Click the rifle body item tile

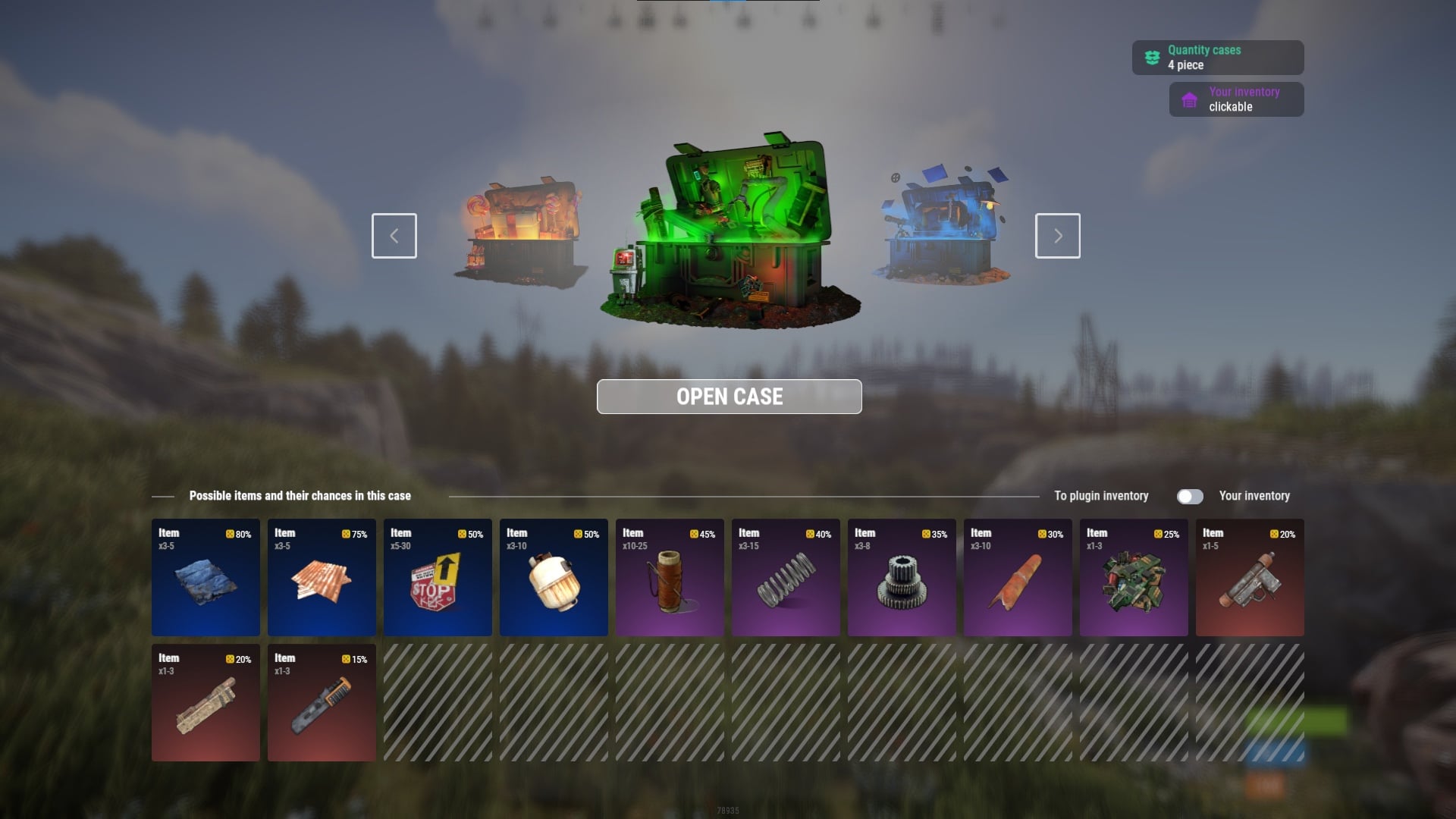pyautogui.click(x=206, y=702)
